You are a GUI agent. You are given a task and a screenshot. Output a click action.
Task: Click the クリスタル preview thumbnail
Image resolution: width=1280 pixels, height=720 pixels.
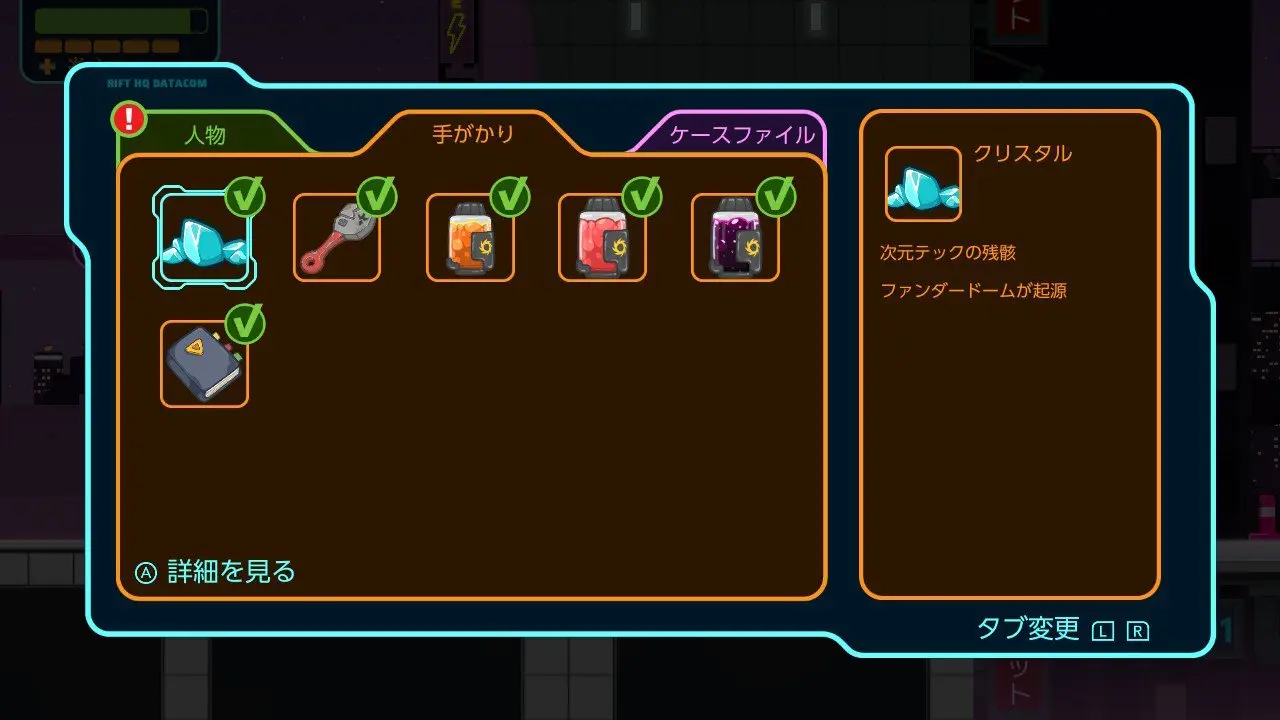(x=923, y=184)
